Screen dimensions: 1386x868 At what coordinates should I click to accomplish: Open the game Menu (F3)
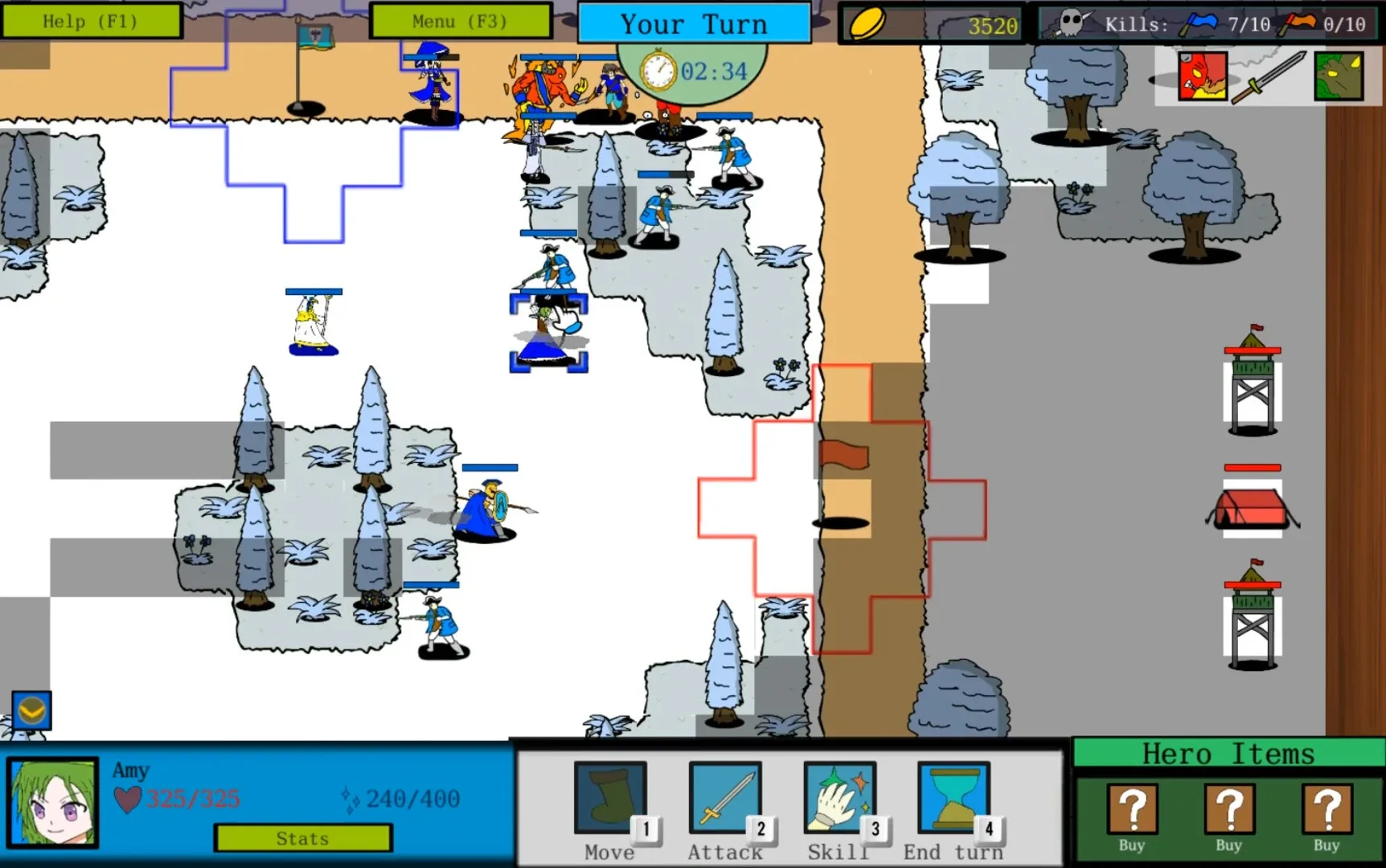[x=460, y=21]
